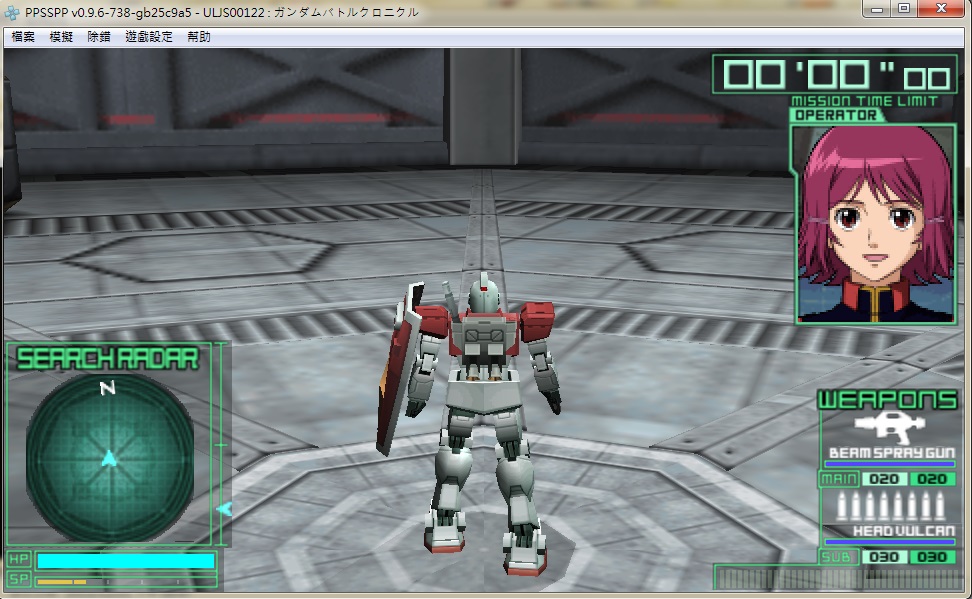Screen dimensions: 972x599
Task: Open the 遊戲設定 game settings menu
Action: [x=149, y=37]
